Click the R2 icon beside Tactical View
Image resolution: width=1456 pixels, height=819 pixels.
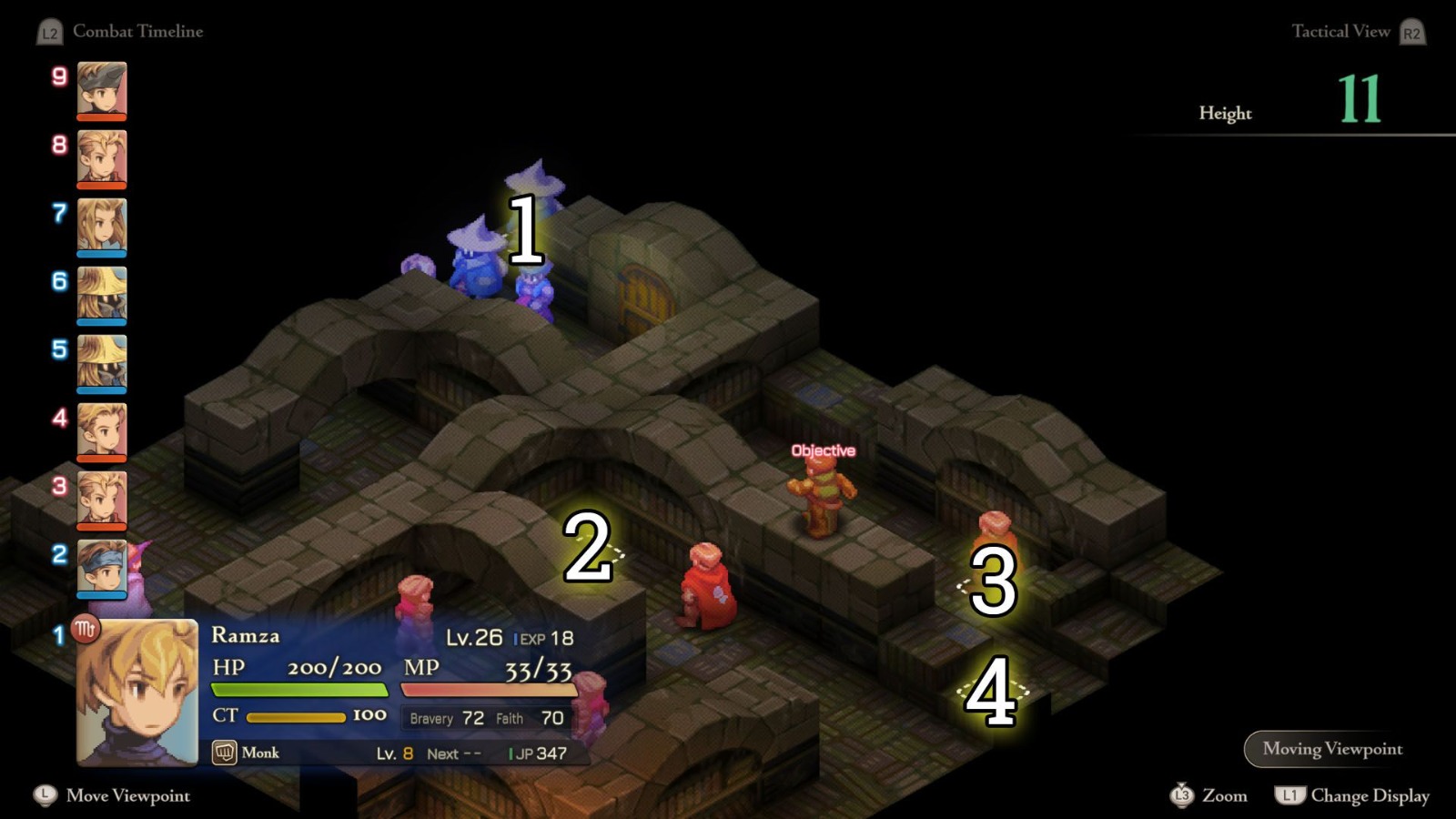(x=1414, y=31)
